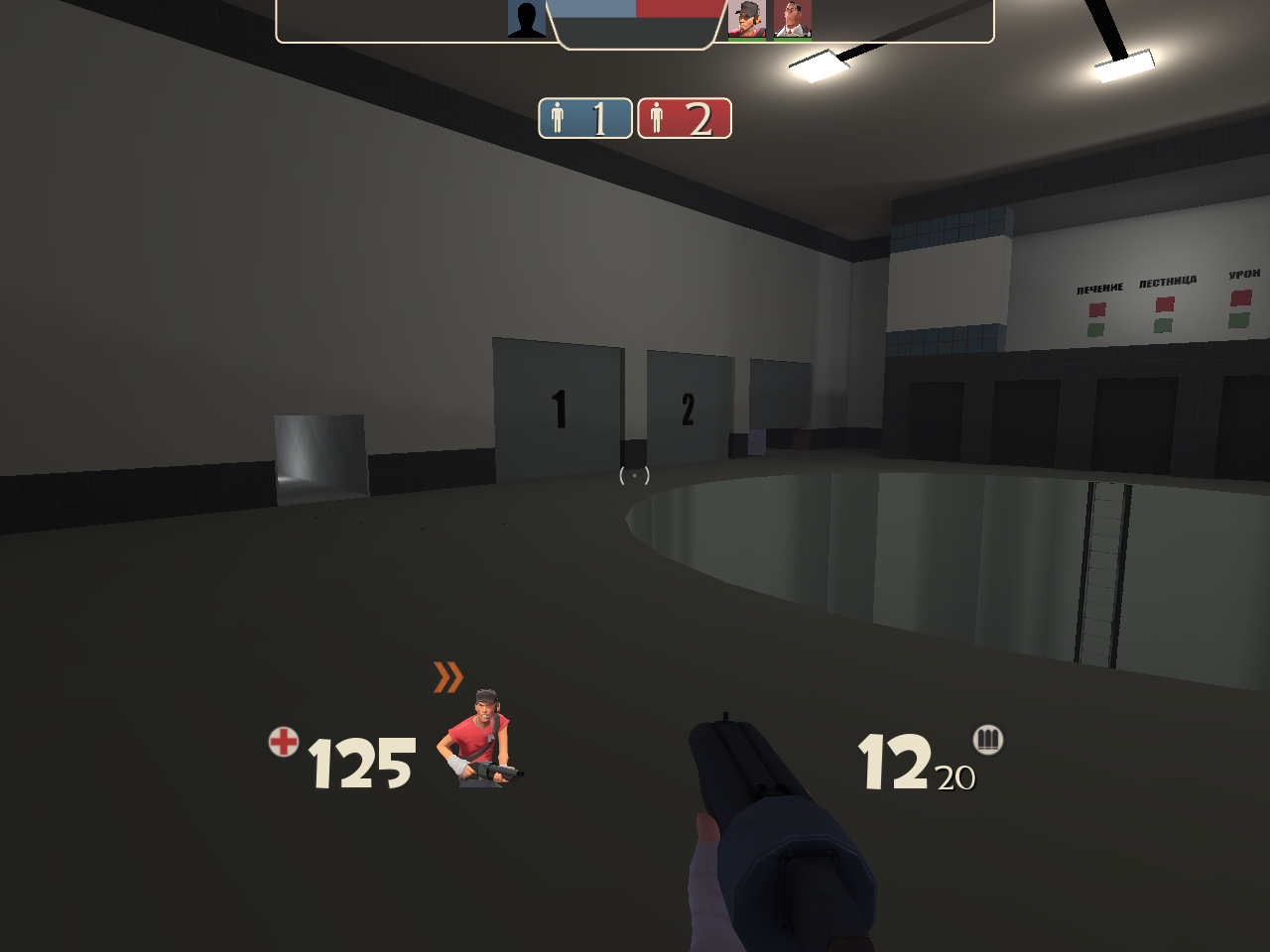
Task: Click the orange speed-boost chevrons above the Scout
Action: pyautogui.click(x=449, y=675)
